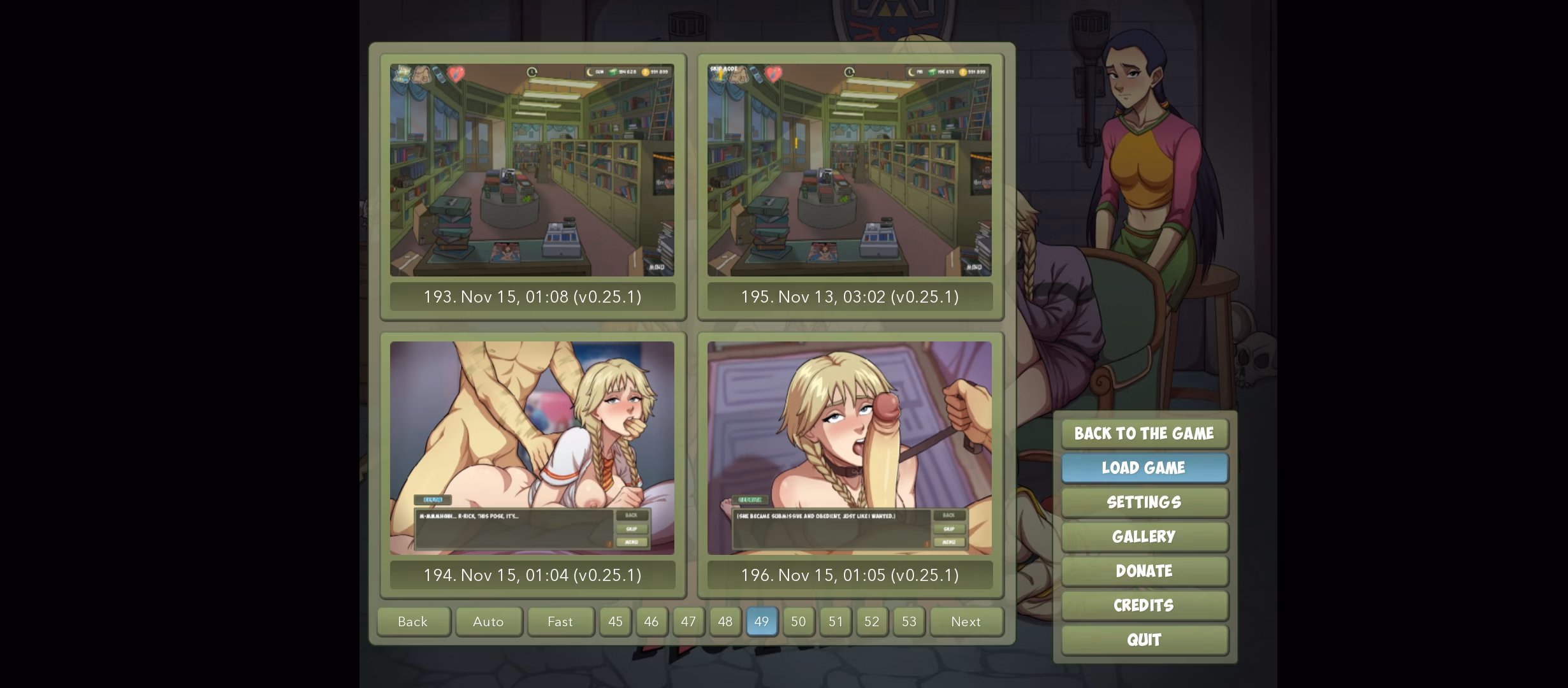
Task: Switch to save page 47
Action: [x=688, y=622]
